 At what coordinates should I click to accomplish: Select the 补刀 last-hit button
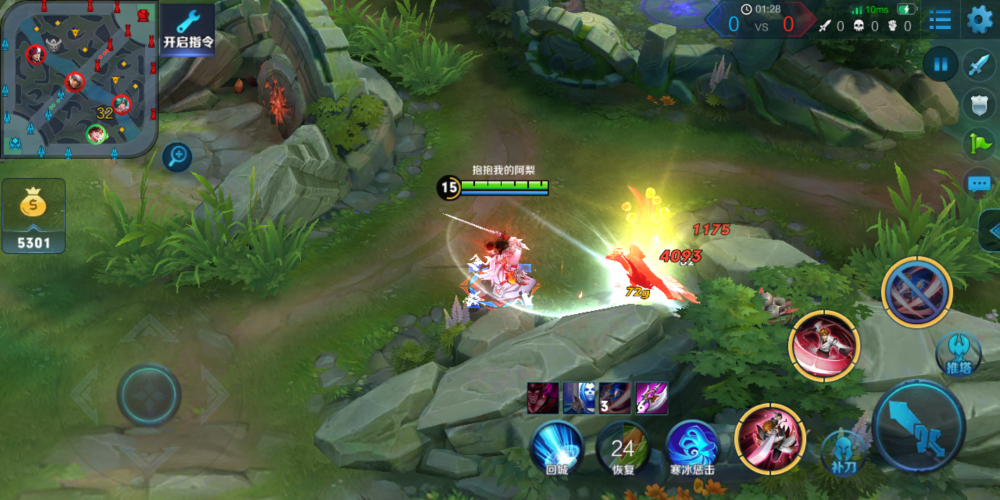click(838, 451)
